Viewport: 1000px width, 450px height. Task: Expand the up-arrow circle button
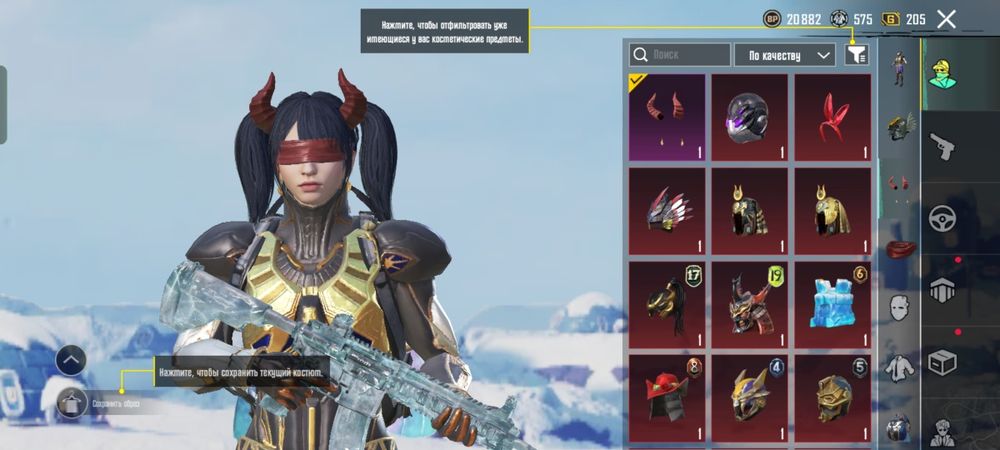tap(70, 360)
